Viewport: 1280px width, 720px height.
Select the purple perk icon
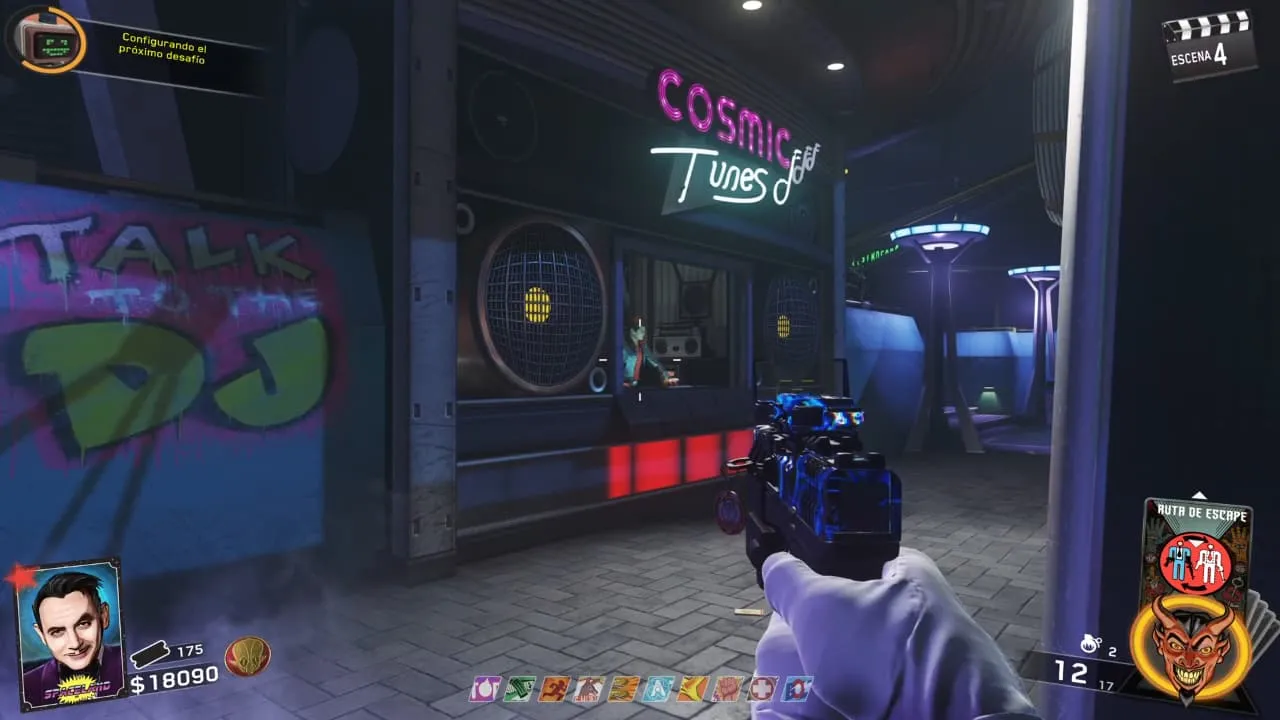[x=485, y=688]
